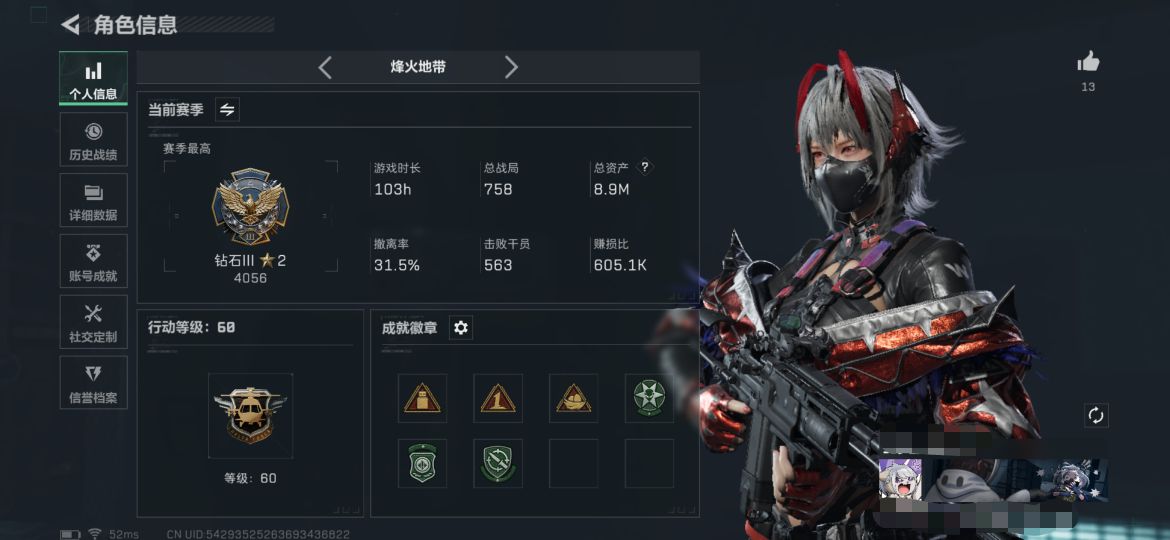
Task: Show the 账号成就 tab
Action: [x=93, y=261]
